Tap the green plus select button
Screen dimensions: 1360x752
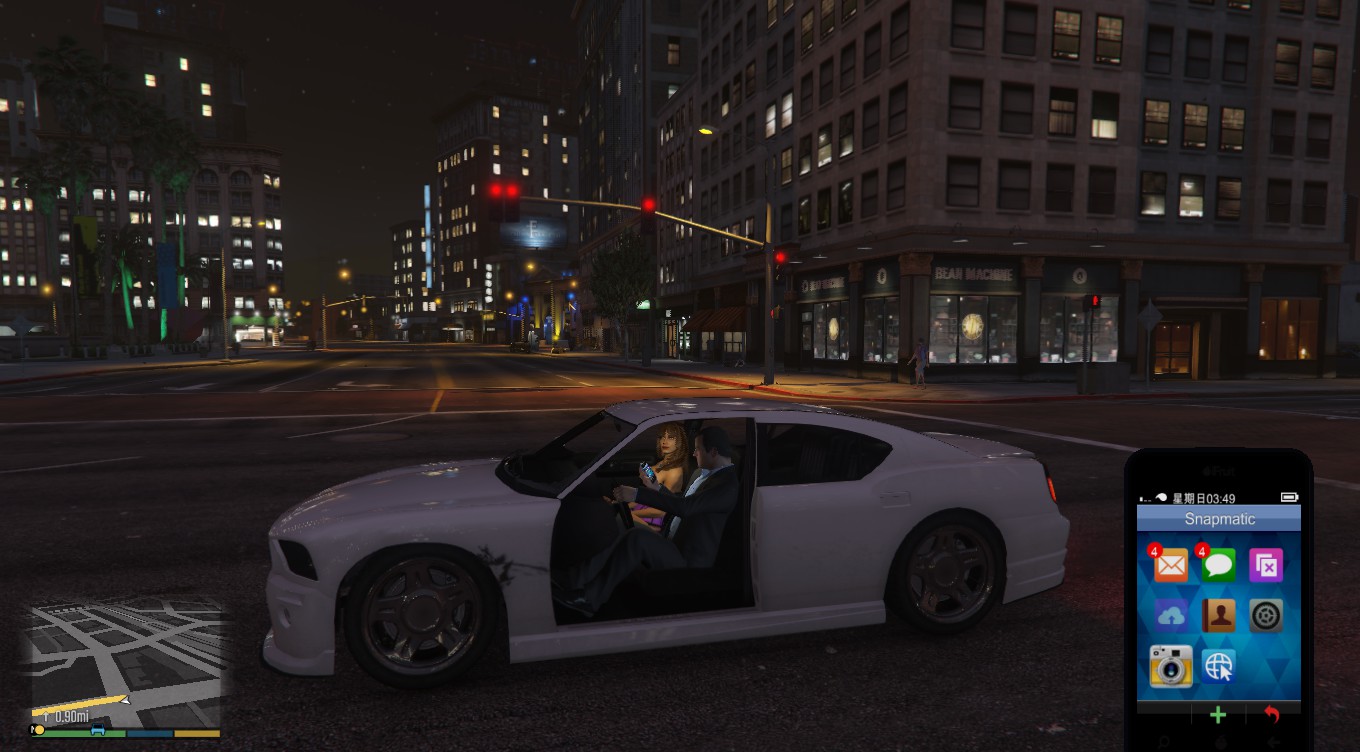click(1218, 715)
